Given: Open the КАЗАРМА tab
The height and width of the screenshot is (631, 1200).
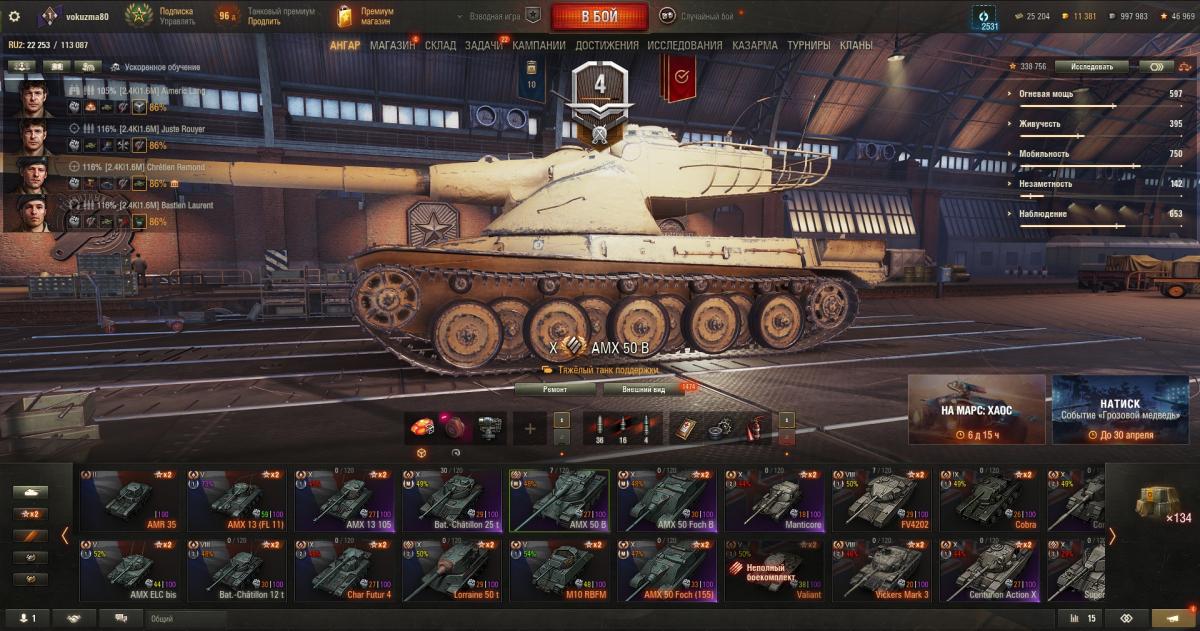Looking at the screenshot, I should point(754,45).
